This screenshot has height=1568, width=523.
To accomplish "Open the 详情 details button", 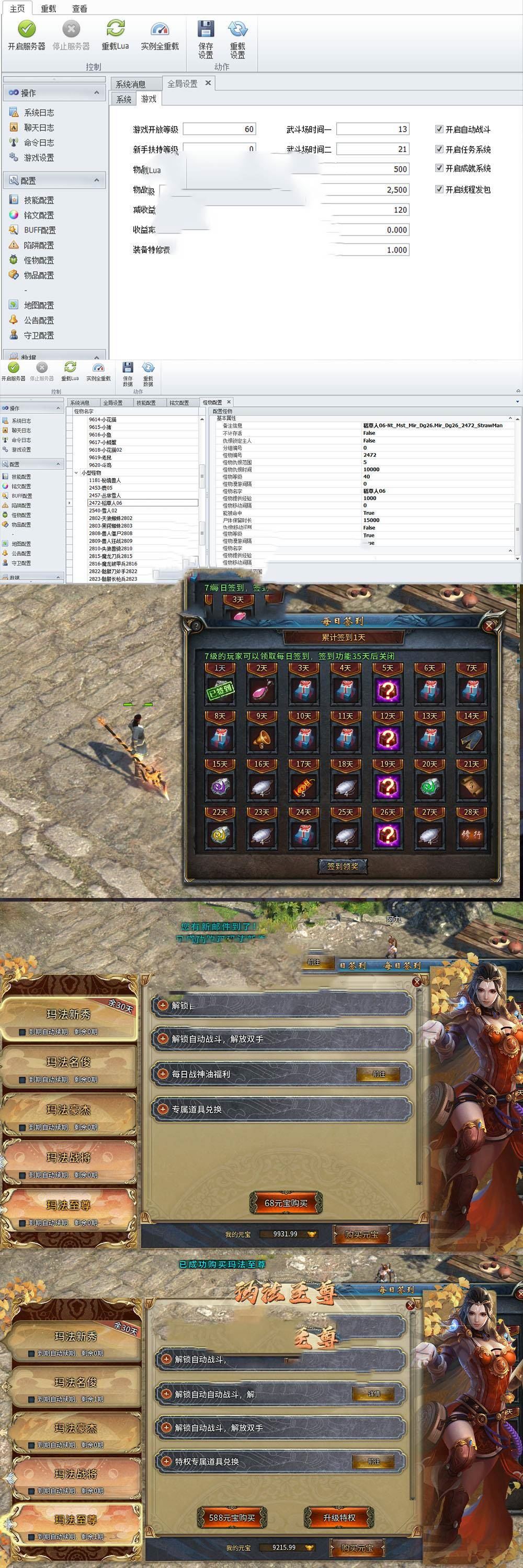I will point(373,1393).
